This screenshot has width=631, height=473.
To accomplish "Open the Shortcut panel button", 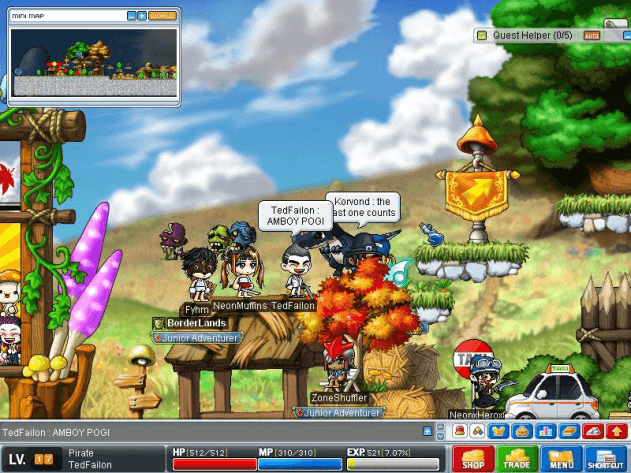I will pos(604,459).
